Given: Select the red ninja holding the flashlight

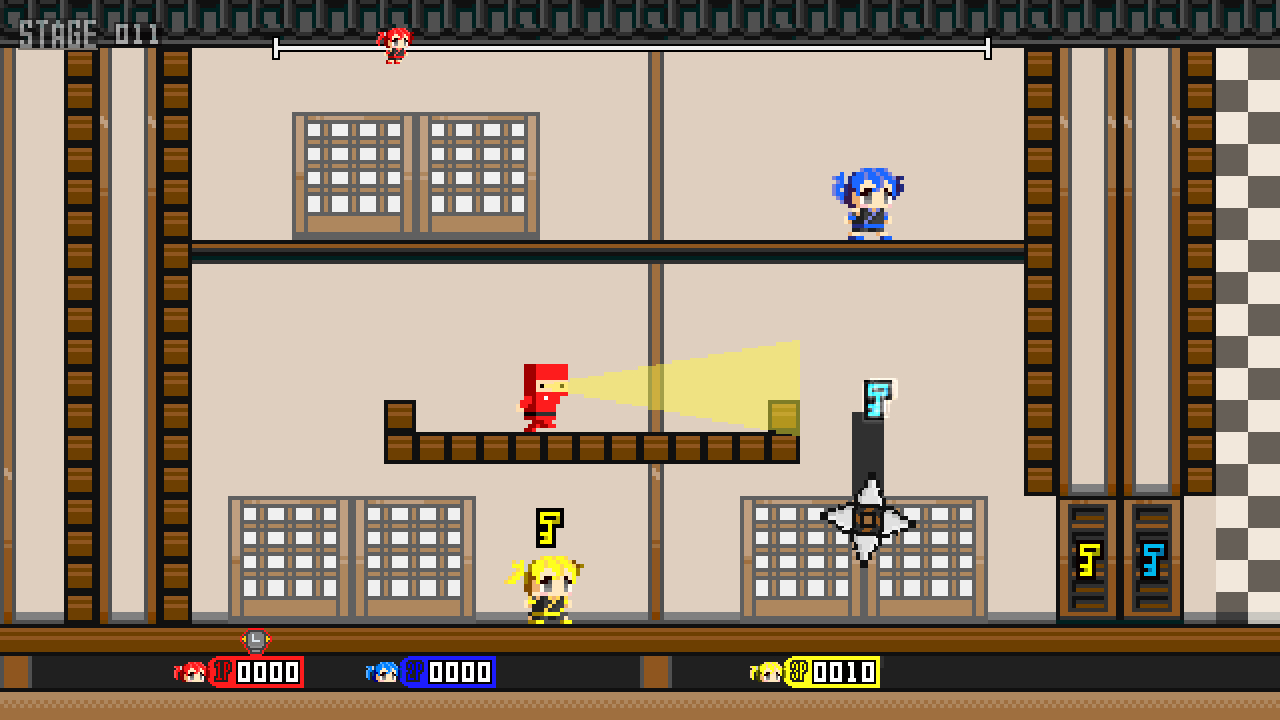Looking at the screenshot, I should [x=542, y=400].
